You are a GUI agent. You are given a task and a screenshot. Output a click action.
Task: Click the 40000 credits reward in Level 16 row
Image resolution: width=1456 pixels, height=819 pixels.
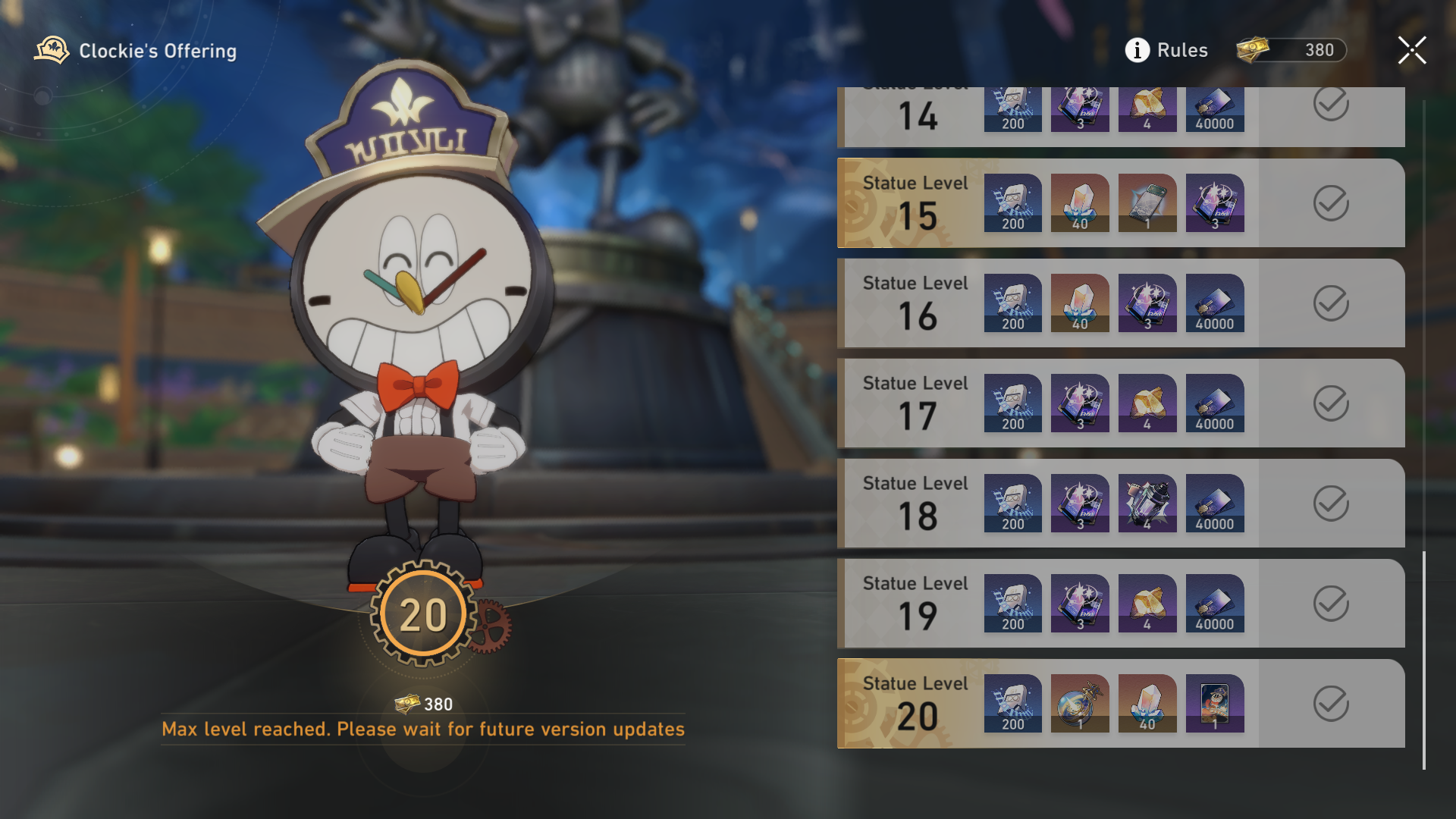click(x=1215, y=303)
